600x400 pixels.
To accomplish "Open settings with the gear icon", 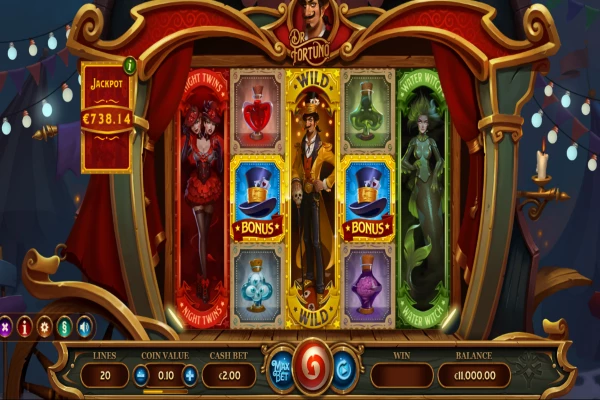I will click(x=44, y=326).
